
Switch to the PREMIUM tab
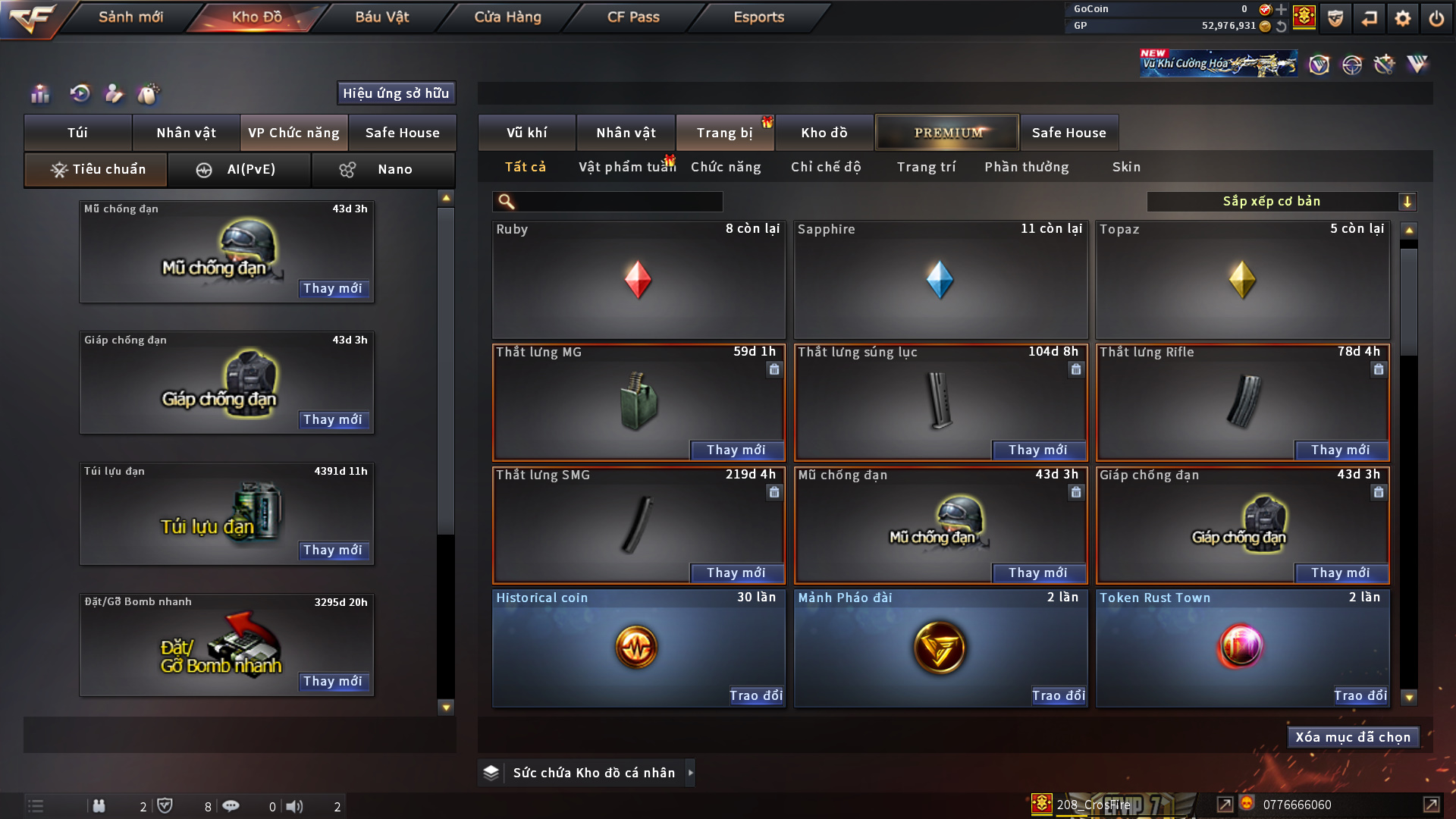pyautogui.click(x=947, y=133)
